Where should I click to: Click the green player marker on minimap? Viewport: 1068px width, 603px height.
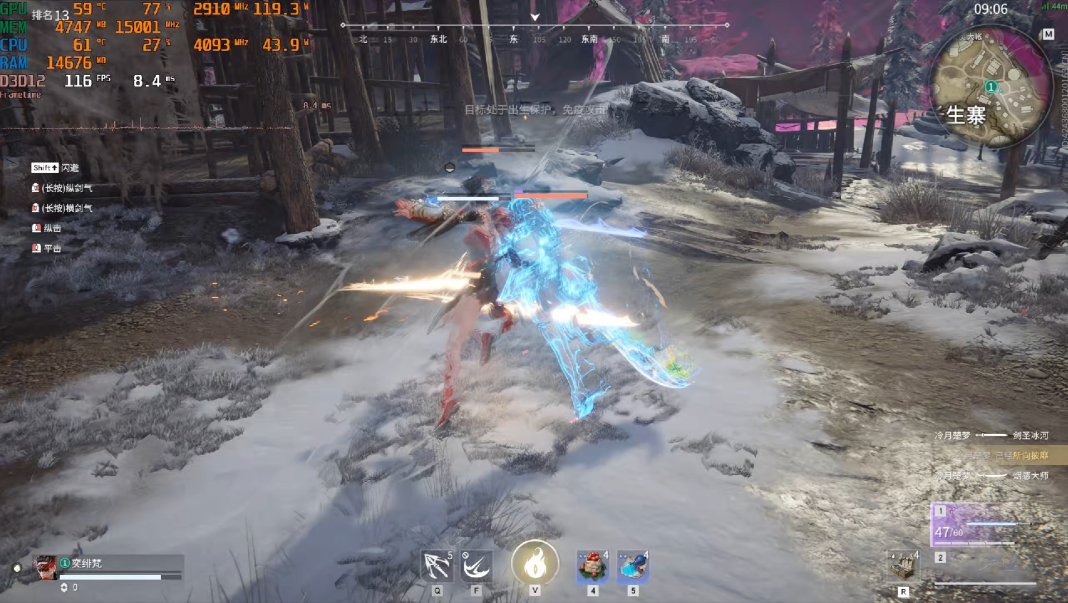coord(991,87)
